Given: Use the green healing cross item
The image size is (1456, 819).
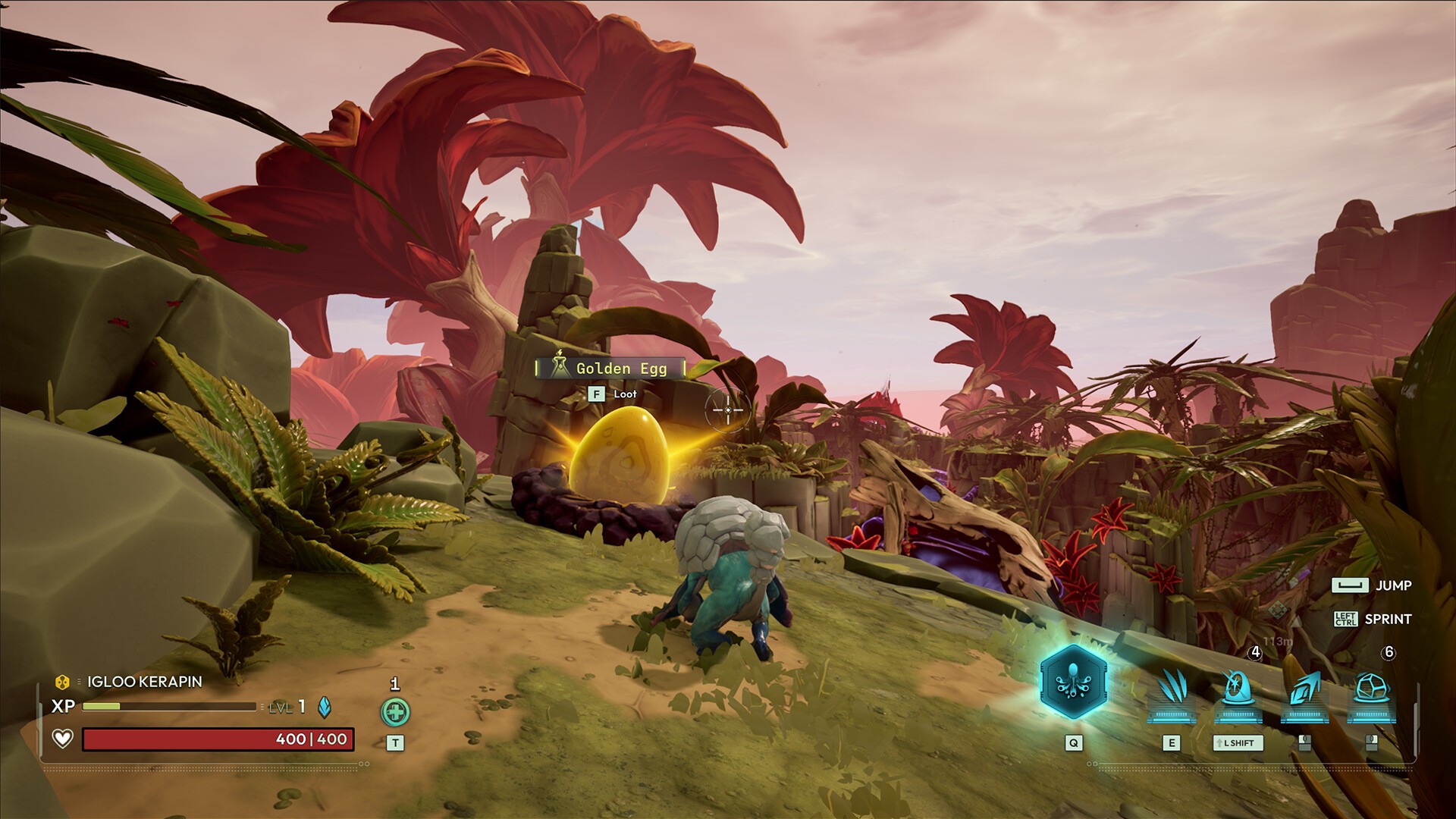Looking at the screenshot, I should coord(395,712).
